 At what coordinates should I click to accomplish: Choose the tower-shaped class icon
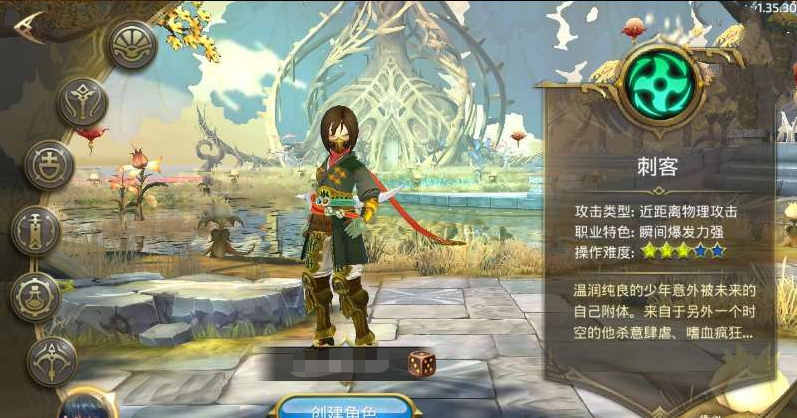point(37,231)
